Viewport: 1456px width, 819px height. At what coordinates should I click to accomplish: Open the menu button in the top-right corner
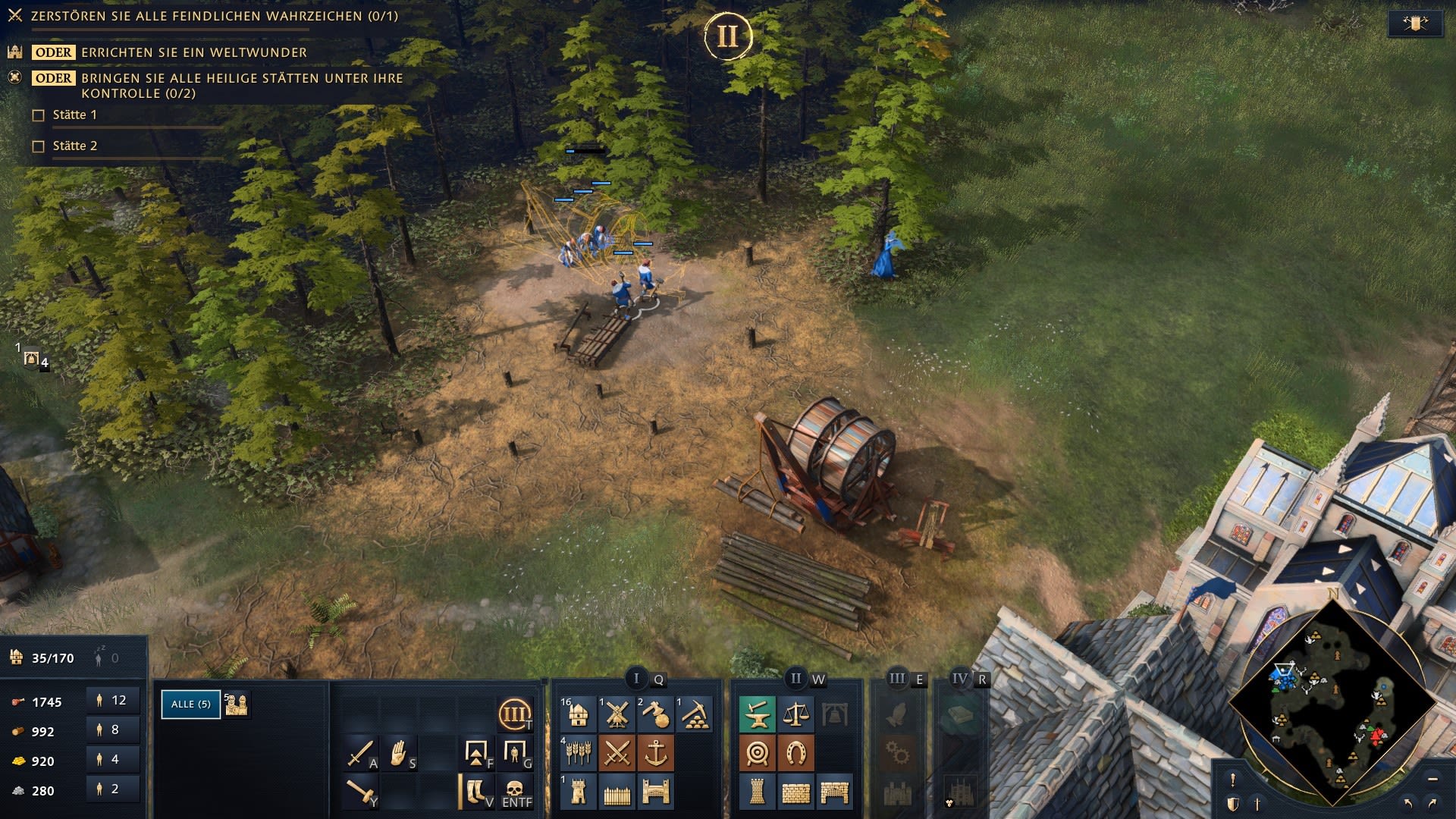coord(1415,24)
